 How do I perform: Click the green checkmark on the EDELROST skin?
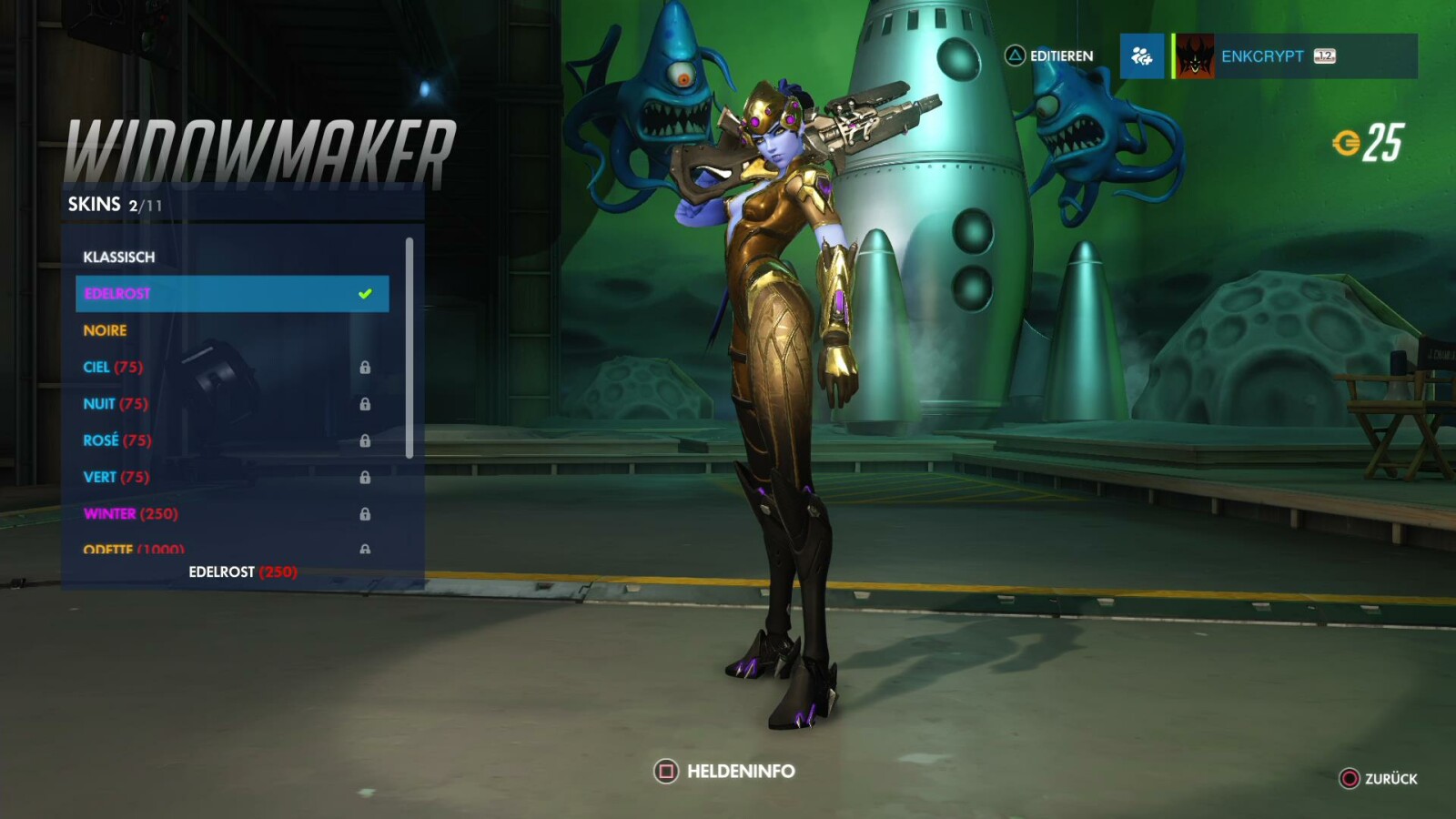coord(366,292)
